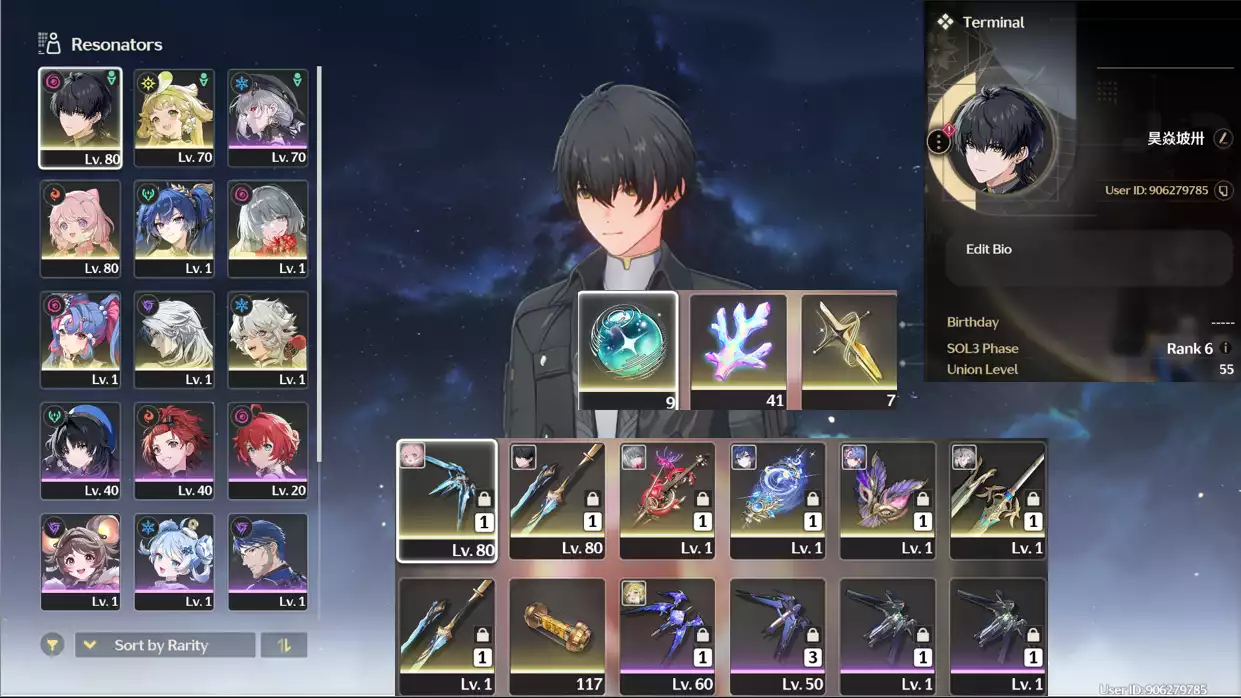Pick the red-haired resonator at Lv. 20

[268, 450]
